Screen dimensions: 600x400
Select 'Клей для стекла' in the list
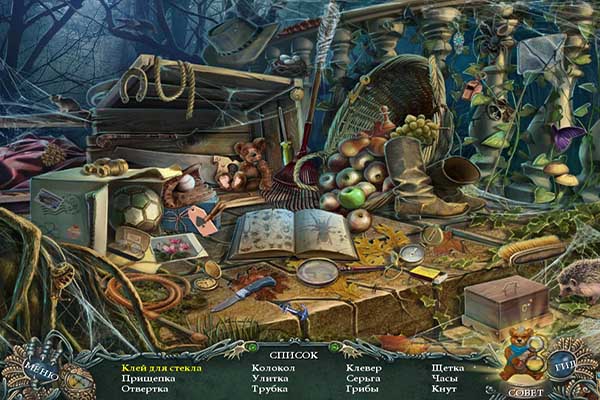coord(161,368)
